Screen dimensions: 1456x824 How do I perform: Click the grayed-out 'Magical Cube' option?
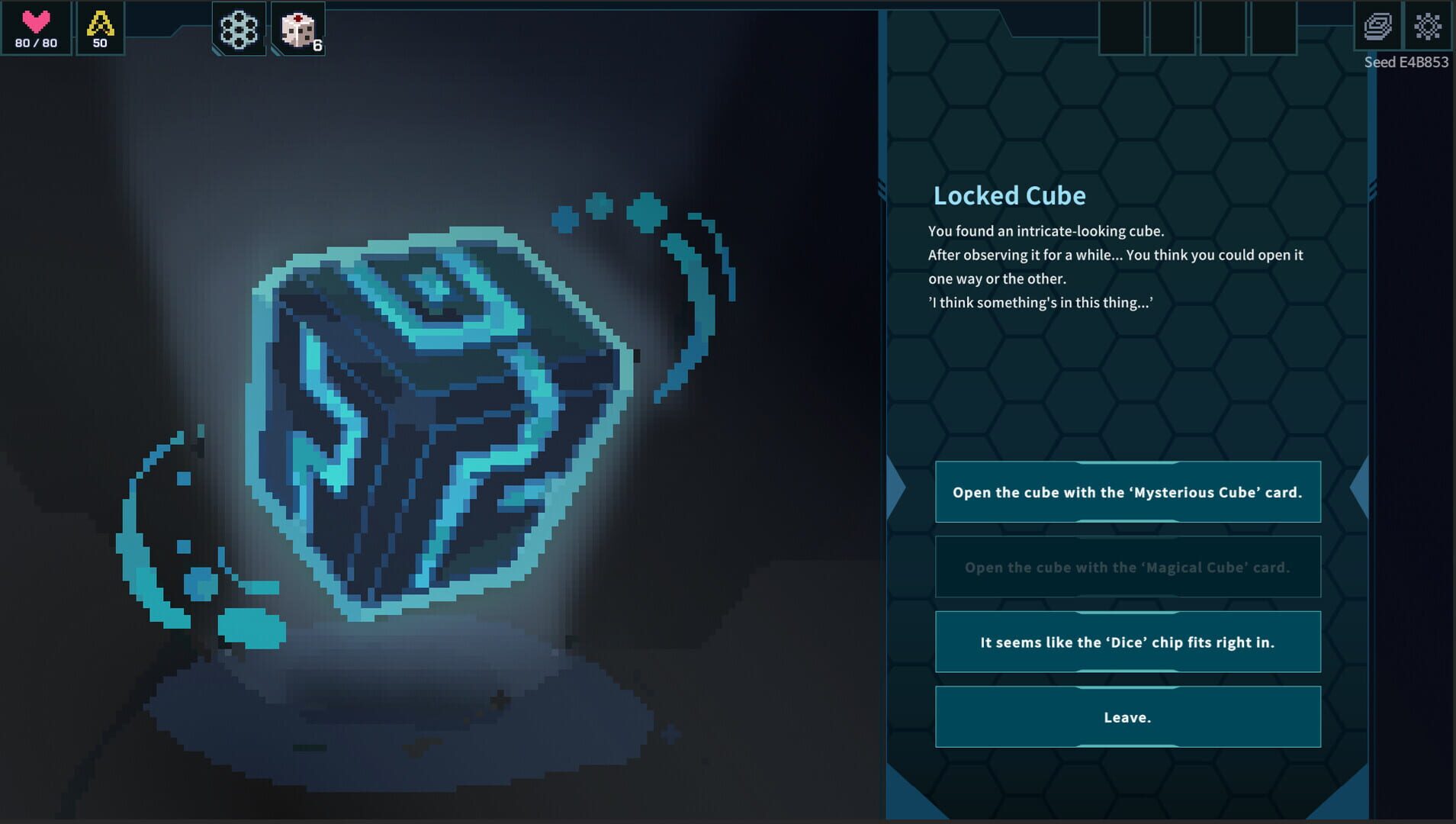1128,567
